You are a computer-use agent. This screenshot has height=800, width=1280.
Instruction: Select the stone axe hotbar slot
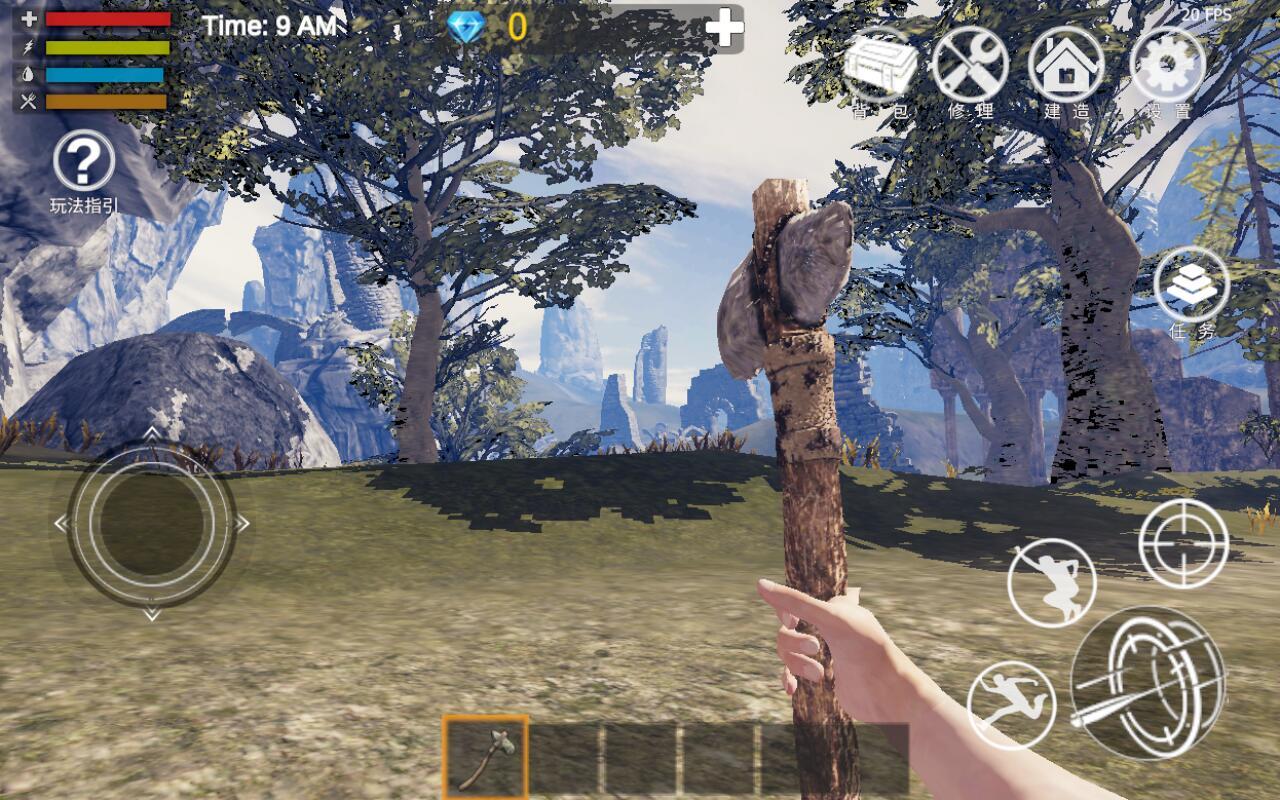point(486,756)
